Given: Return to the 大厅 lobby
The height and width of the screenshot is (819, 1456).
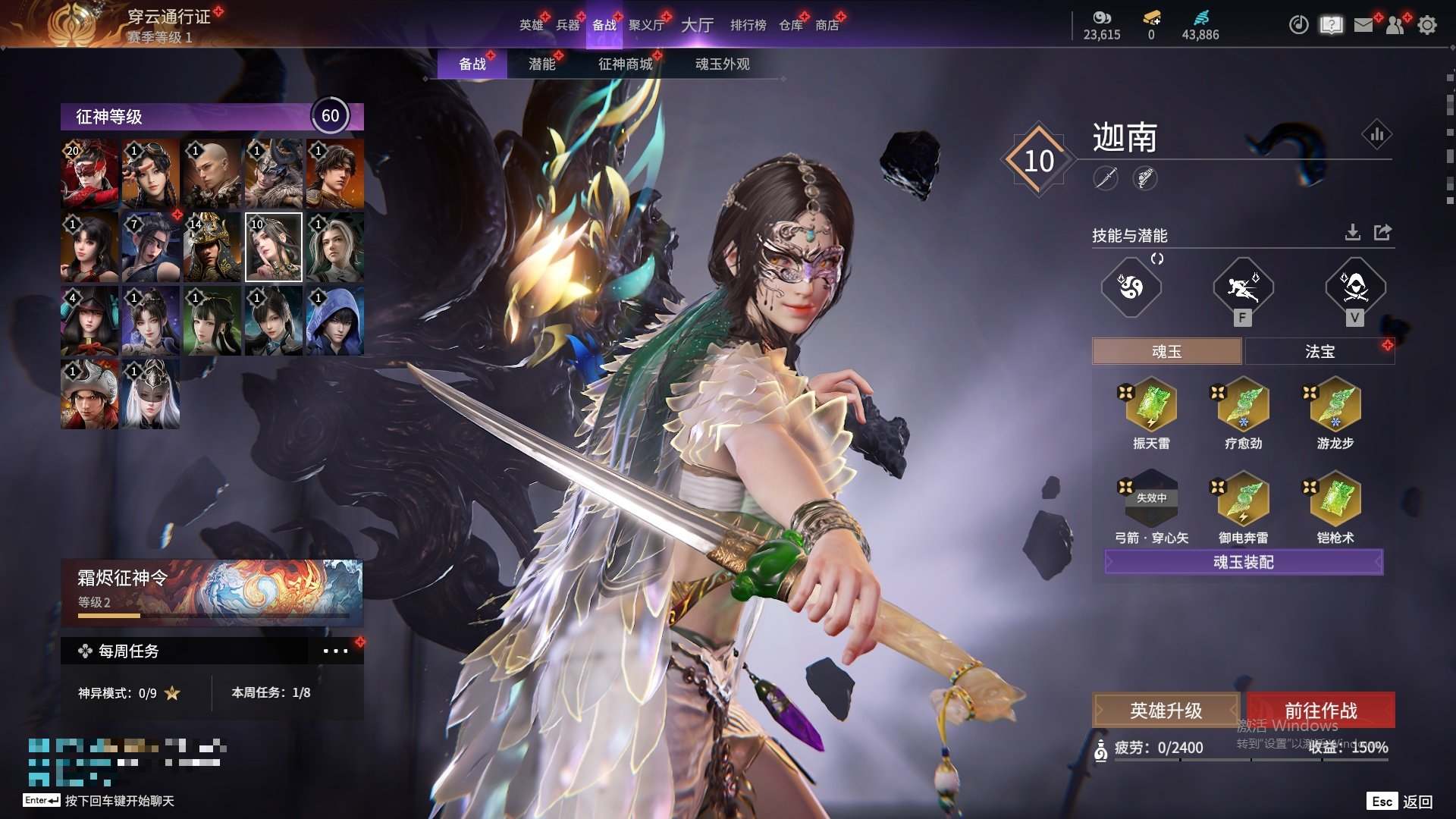Looking at the screenshot, I should coord(697,25).
